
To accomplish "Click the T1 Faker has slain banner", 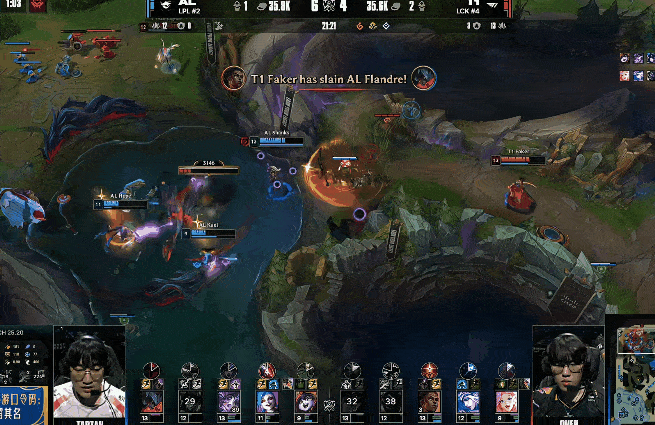I will coord(327,78).
